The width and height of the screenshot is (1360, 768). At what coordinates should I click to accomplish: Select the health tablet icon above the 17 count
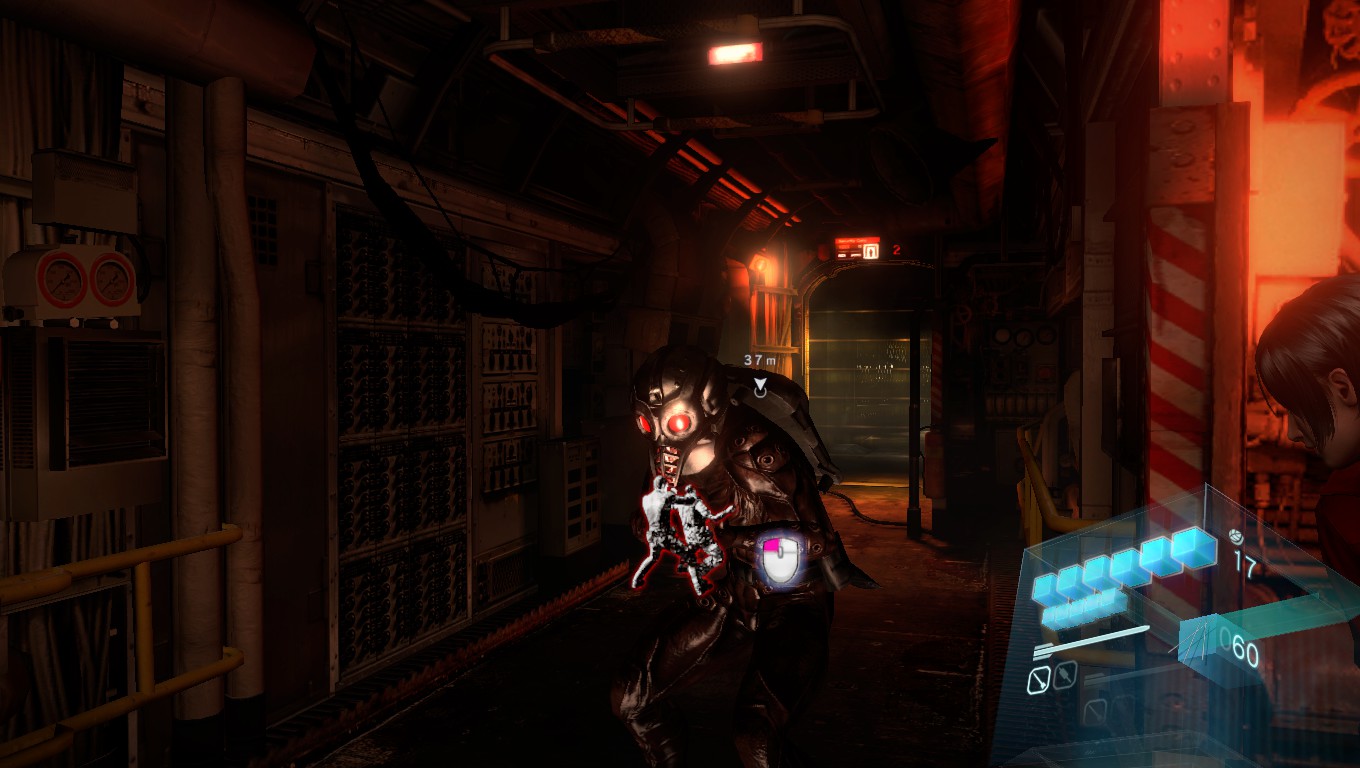coord(1235,536)
